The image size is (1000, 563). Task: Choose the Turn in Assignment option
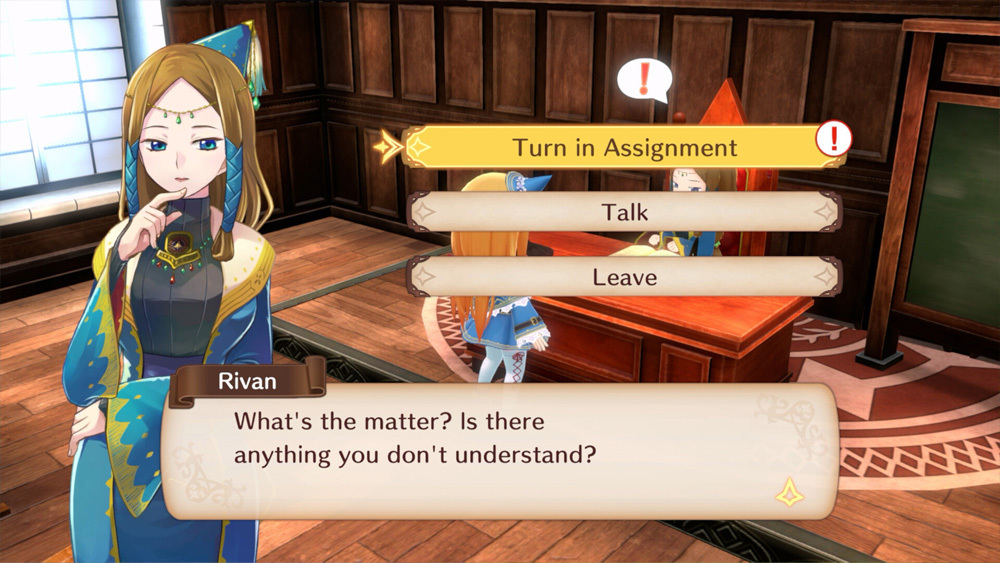(x=624, y=148)
